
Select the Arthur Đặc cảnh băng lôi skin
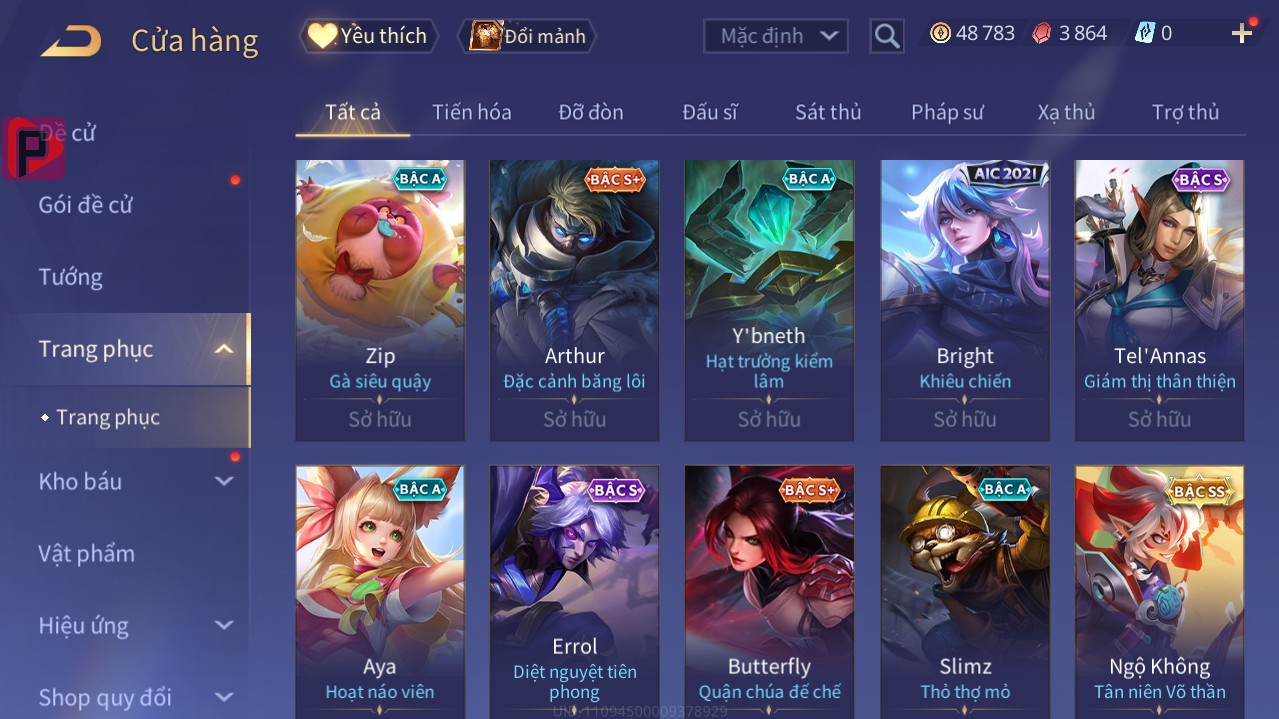(574, 299)
